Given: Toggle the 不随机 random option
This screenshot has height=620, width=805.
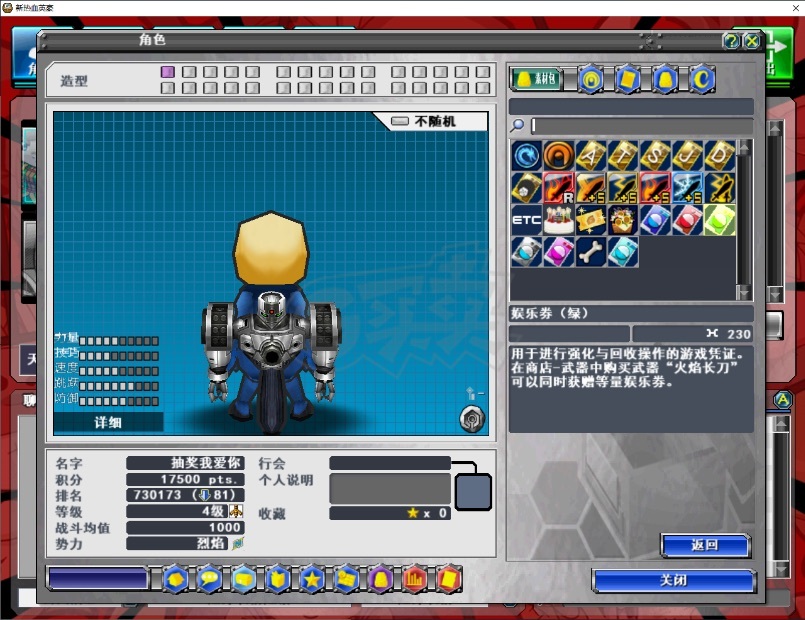Looking at the screenshot, I should point(431,121).
